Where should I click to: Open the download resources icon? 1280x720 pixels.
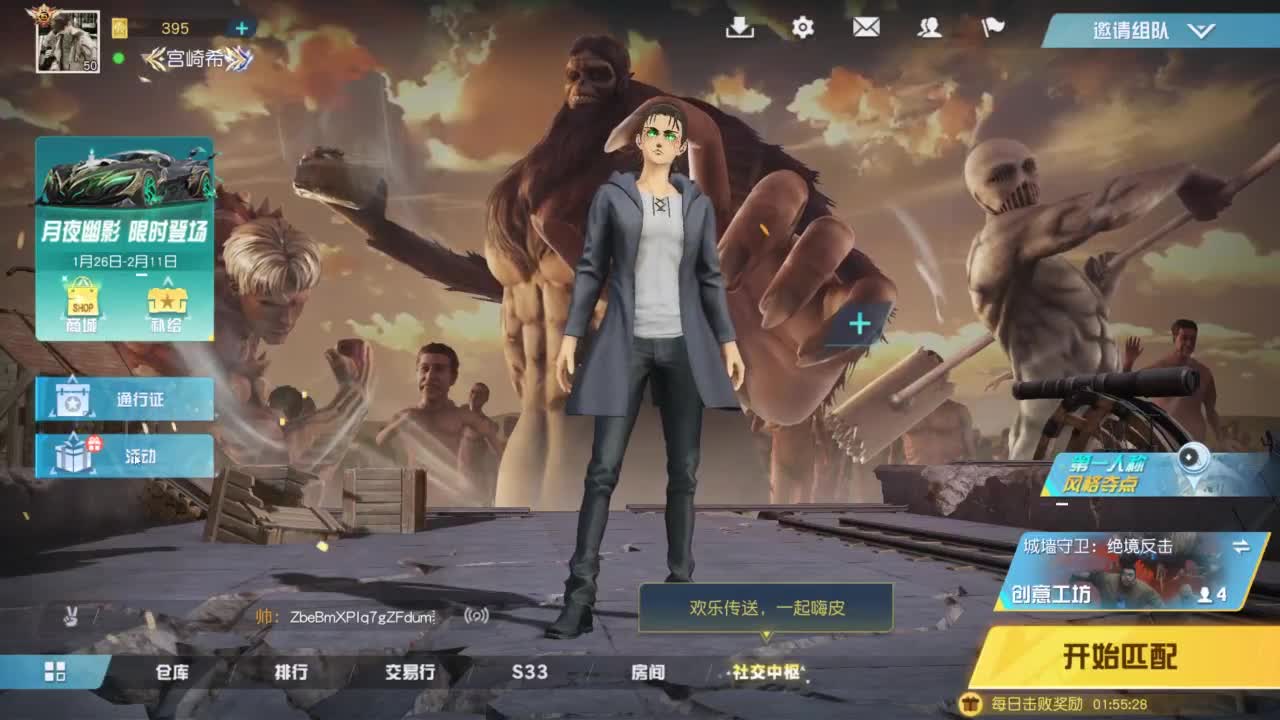(737, 29)
